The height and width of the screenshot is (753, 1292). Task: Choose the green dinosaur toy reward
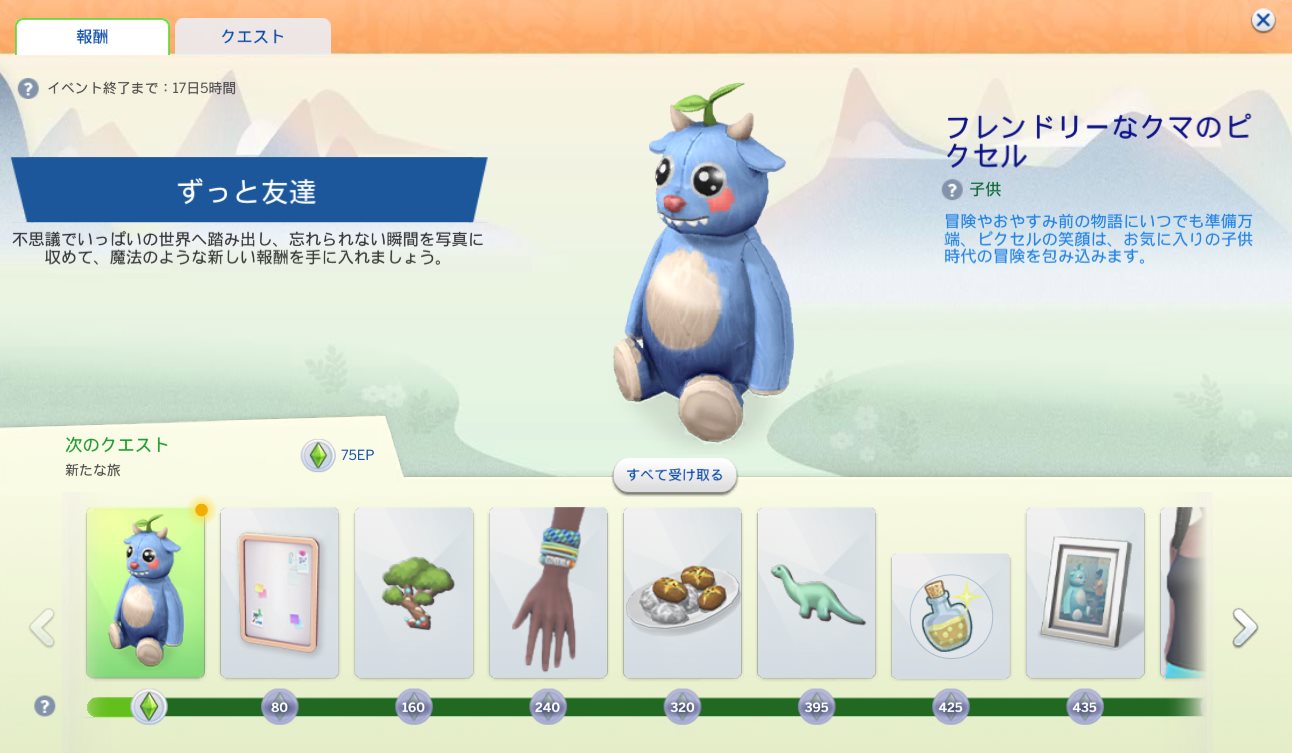pyautogui.click(x=816, y=592)
